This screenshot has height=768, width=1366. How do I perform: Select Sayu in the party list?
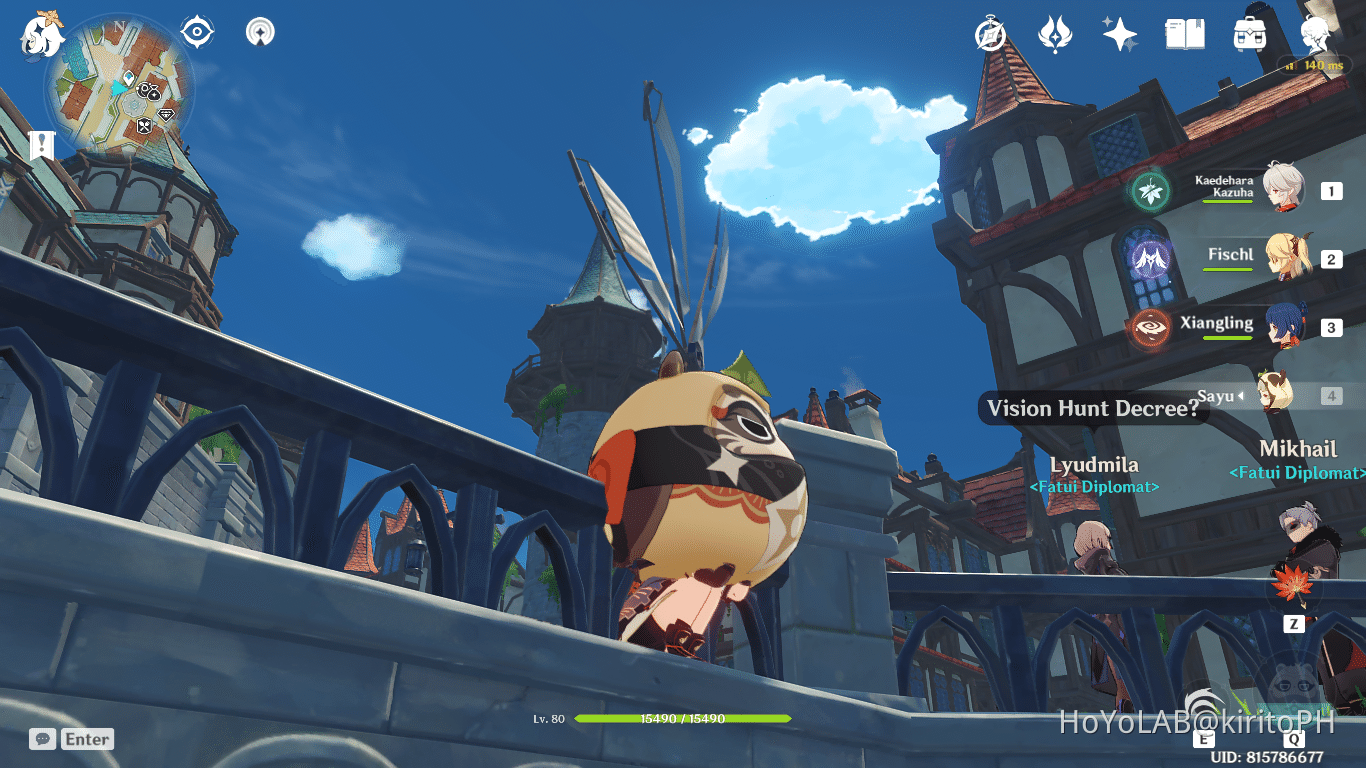[1275, 395]
